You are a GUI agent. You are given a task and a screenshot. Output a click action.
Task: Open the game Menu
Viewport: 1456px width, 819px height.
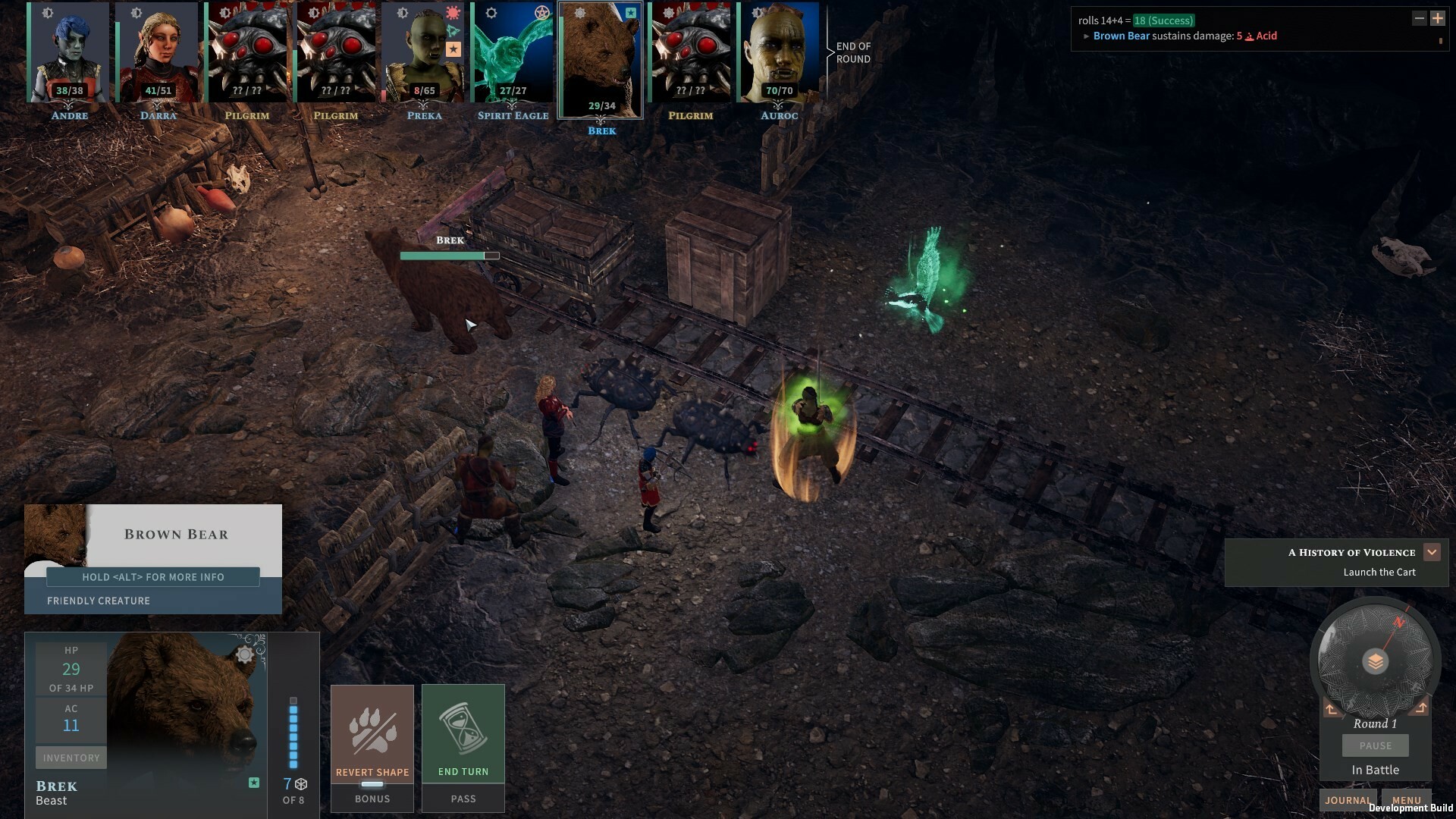pos(1407,800)
